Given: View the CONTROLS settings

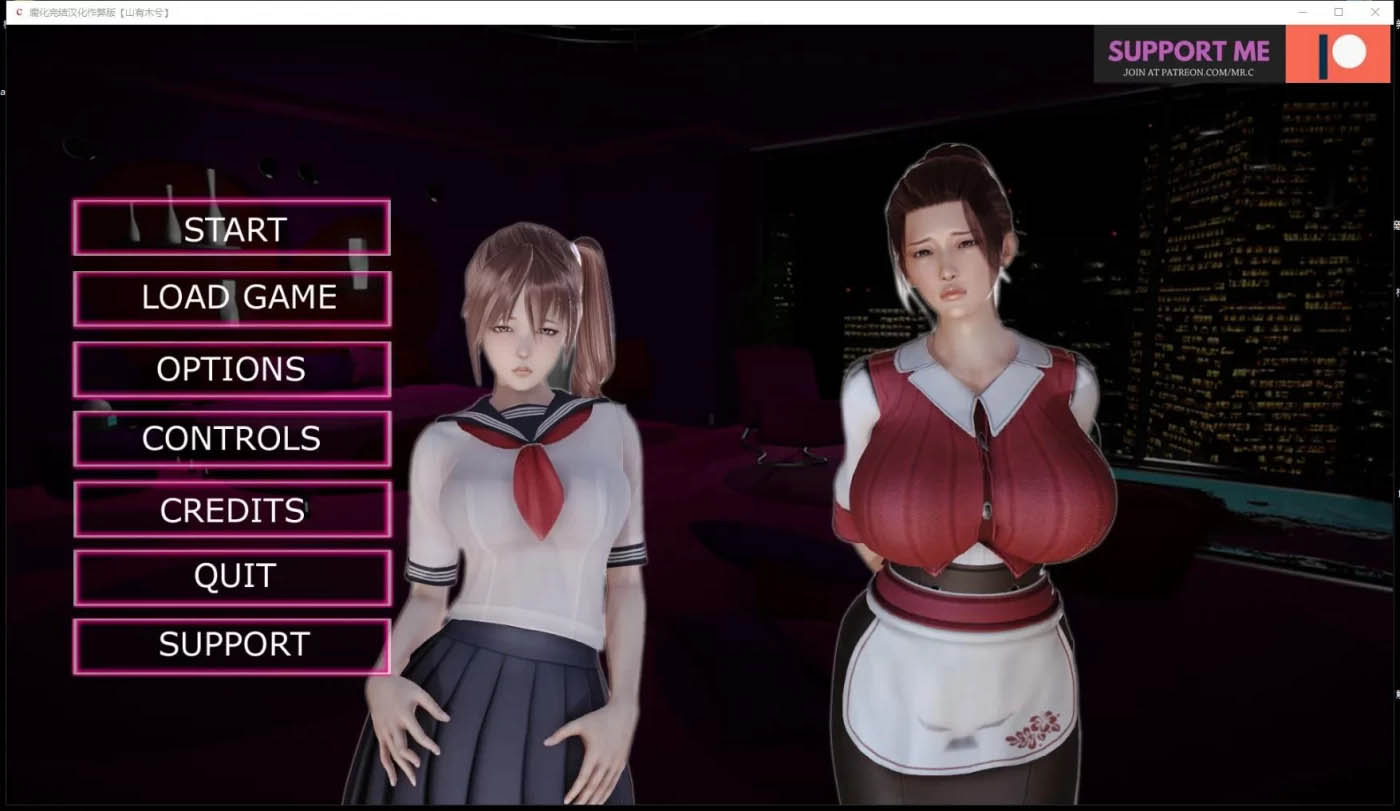Looking at the screenshot, I should pyautogui.click(x=232, y=438).
